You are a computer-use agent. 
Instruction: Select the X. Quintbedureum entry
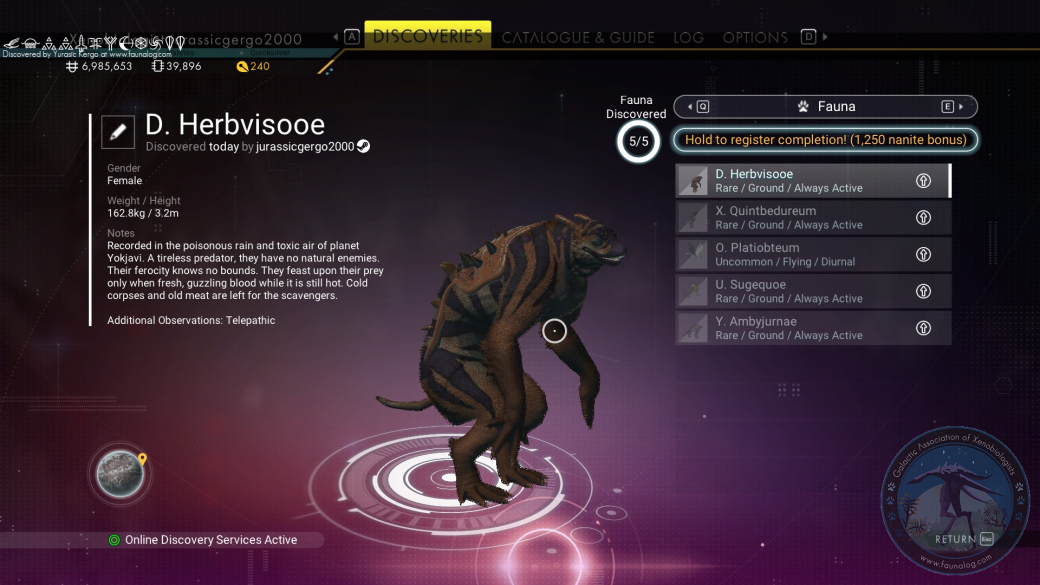(x=812, y=218)
